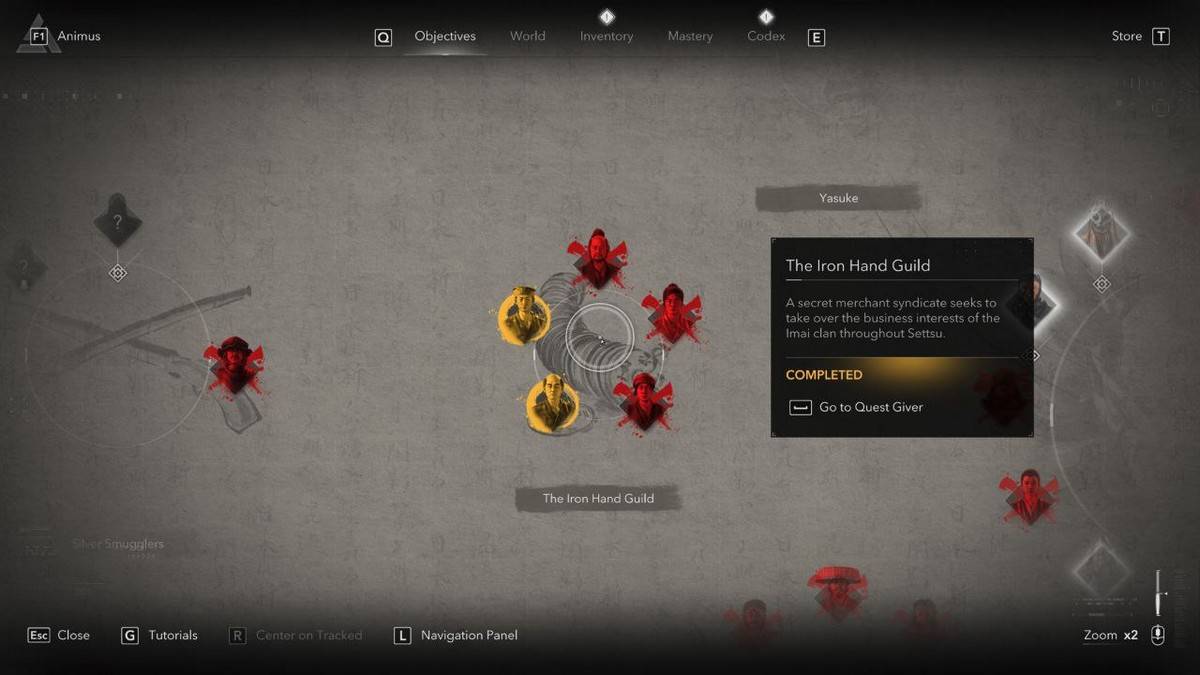Select the unknown question mark objective
Image resolution: width=1200 pixels, height=675 pixels.
(117, 223)
